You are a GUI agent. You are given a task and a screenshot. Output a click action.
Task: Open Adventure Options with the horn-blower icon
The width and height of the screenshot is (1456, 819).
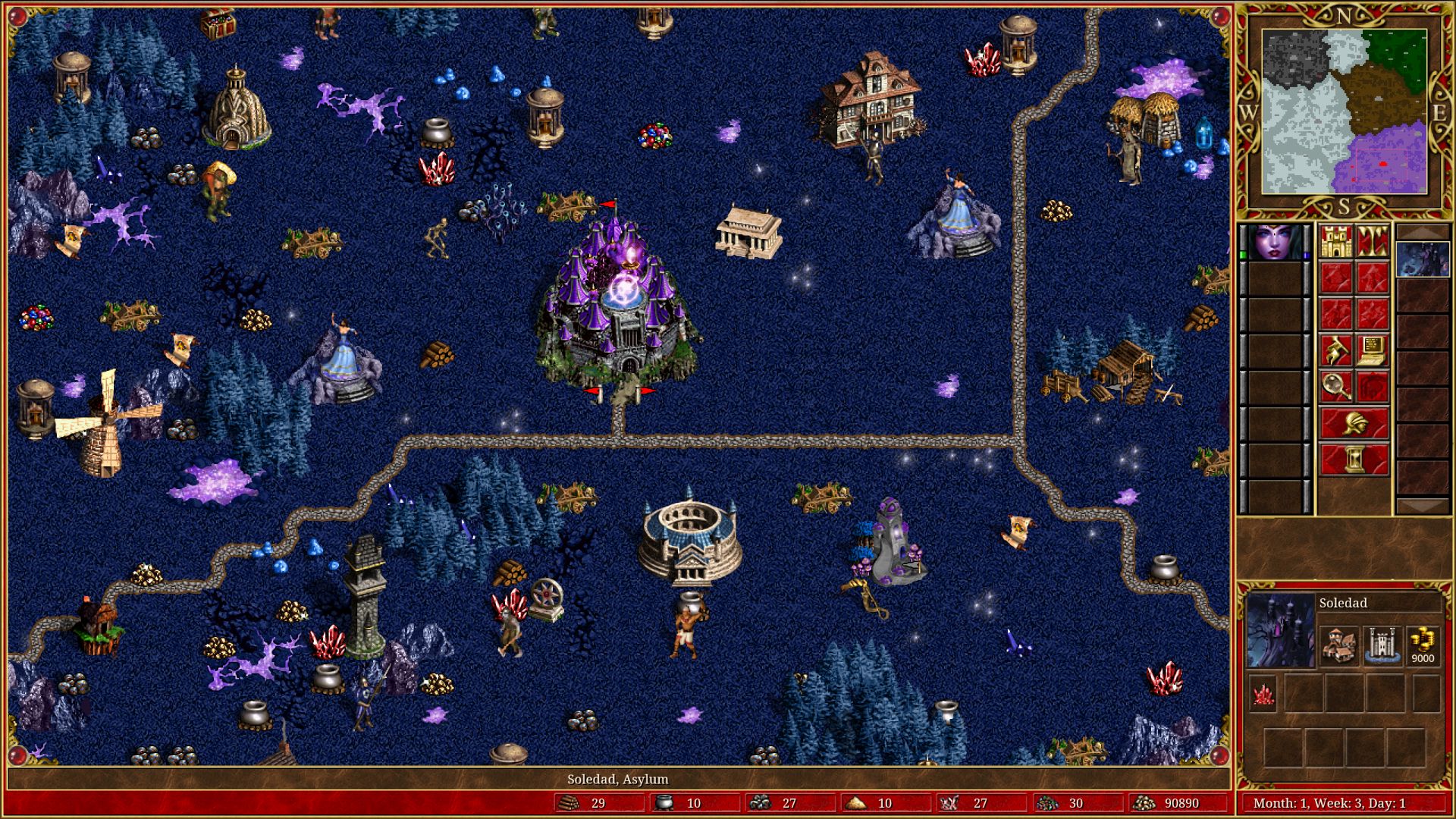tap(1336, 350)
